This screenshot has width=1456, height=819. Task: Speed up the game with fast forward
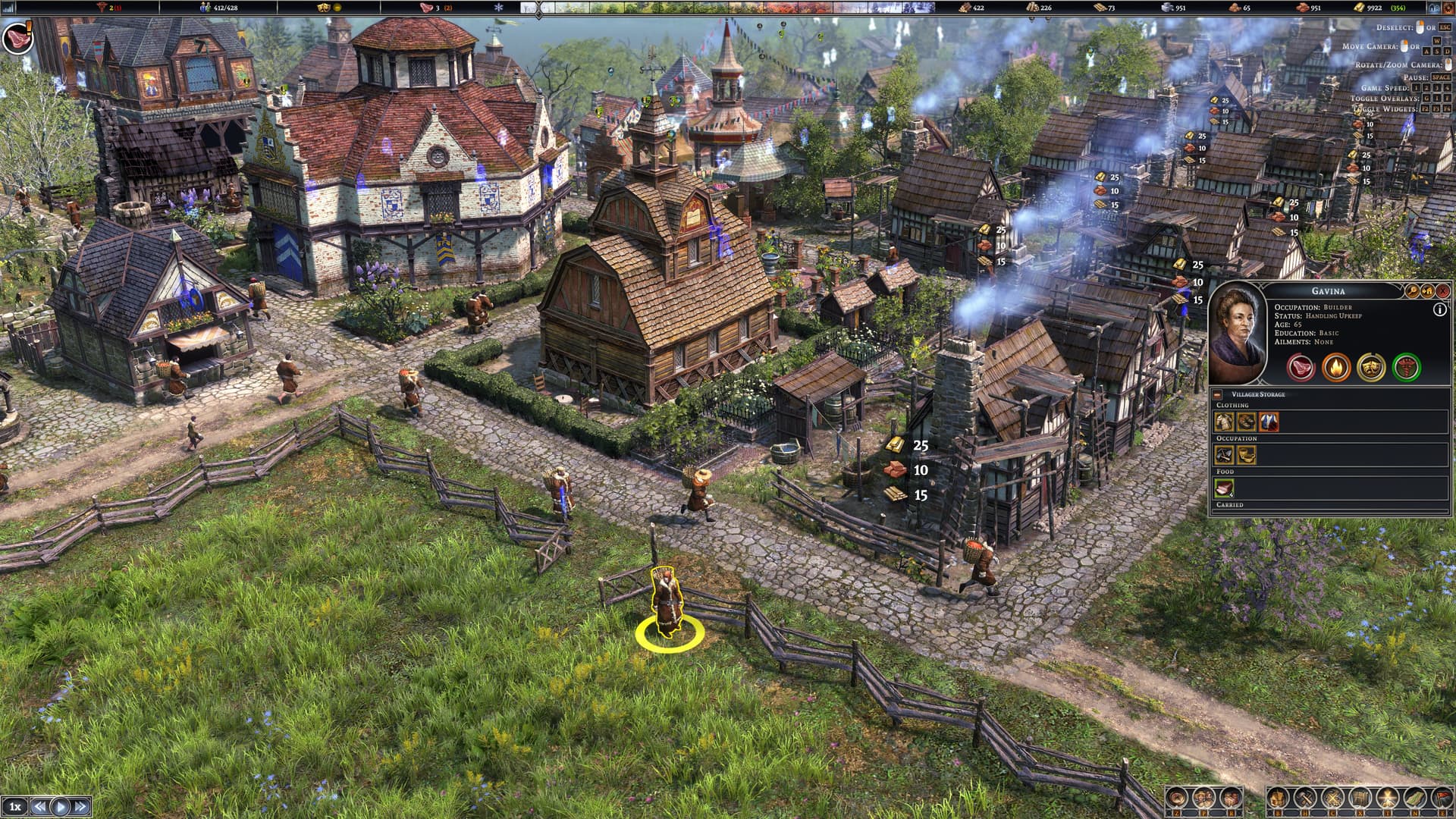80,806
